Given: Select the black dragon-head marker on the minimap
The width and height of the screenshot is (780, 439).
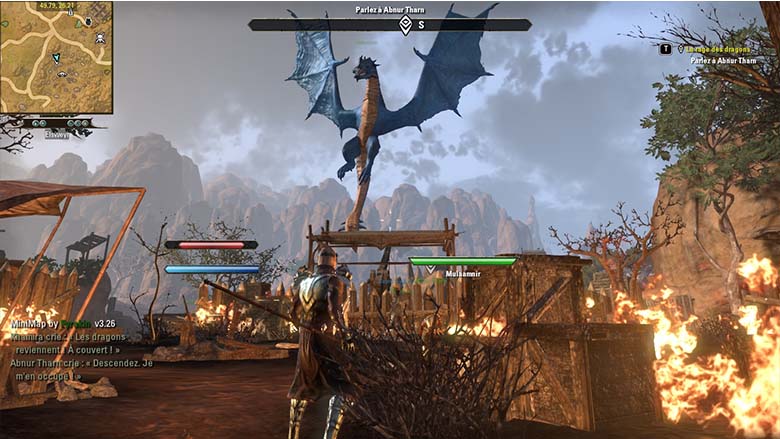Looking at the screenshot, I should pos(88,21).
